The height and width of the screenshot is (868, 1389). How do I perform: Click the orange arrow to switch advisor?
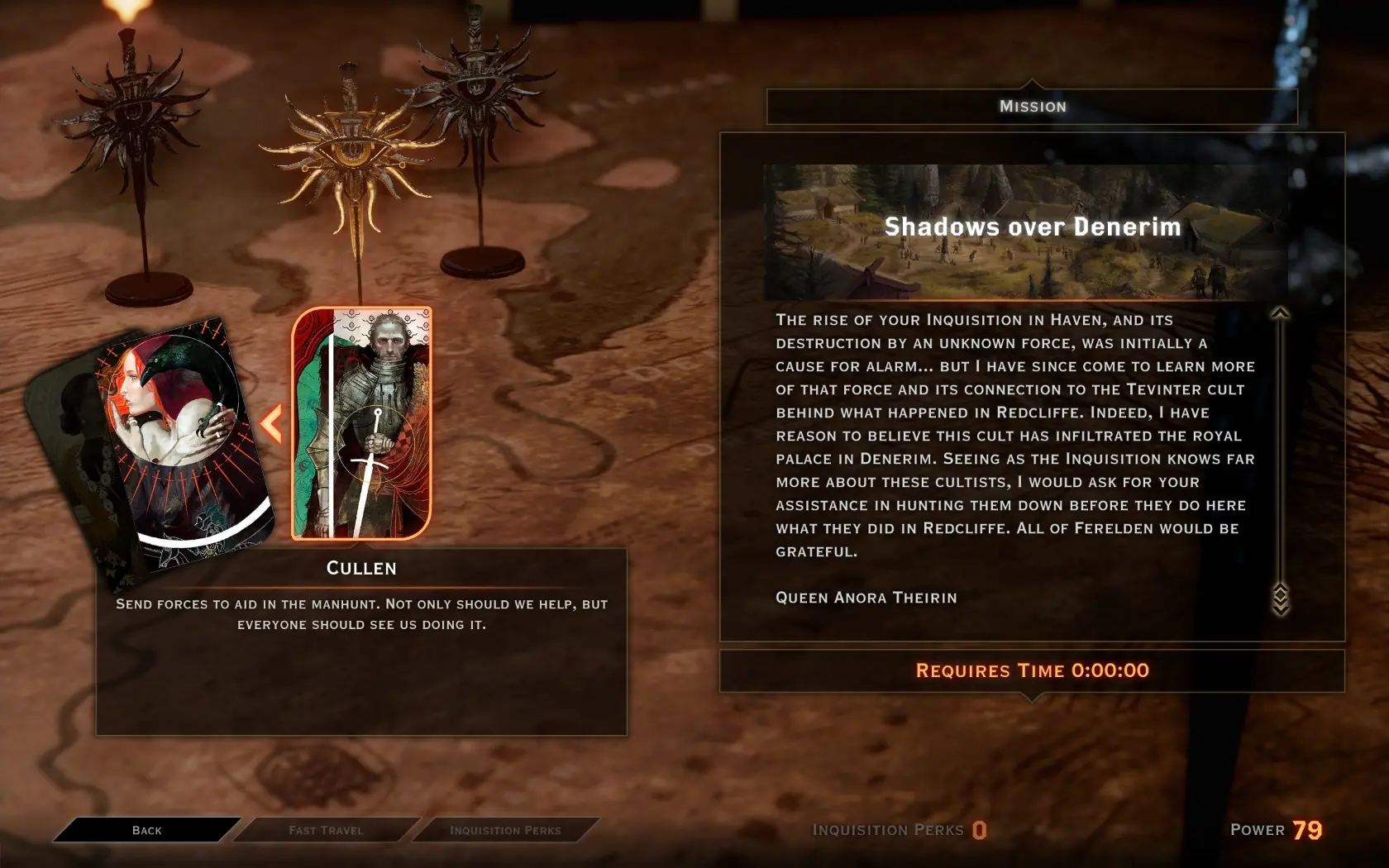point(271,424)
